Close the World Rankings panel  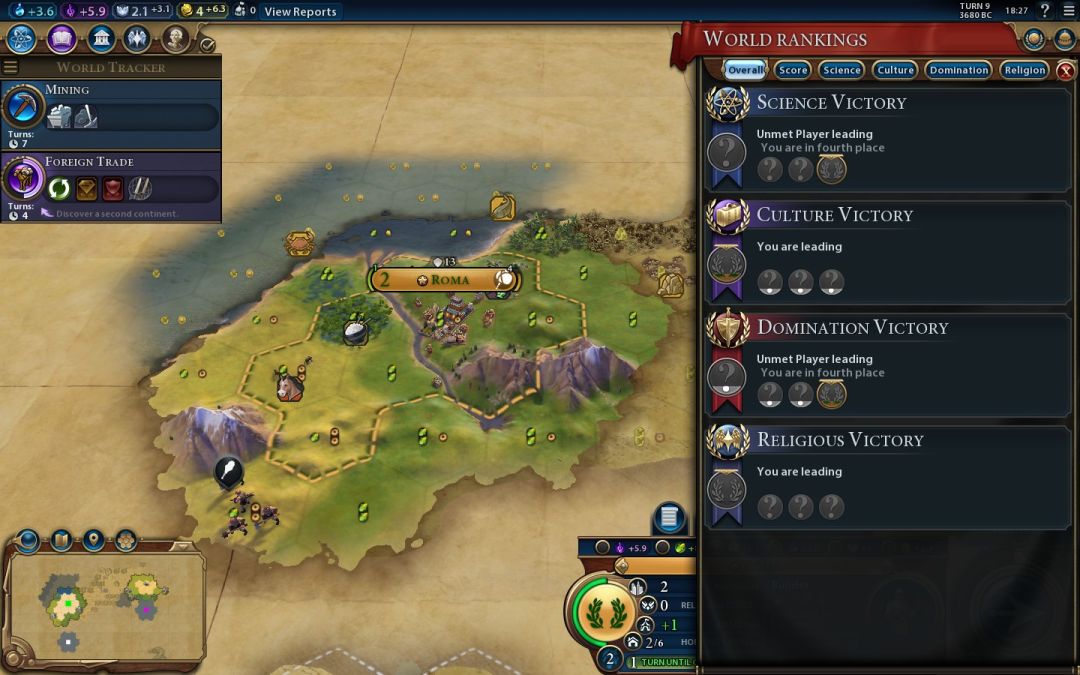[x=1066, y=70]
